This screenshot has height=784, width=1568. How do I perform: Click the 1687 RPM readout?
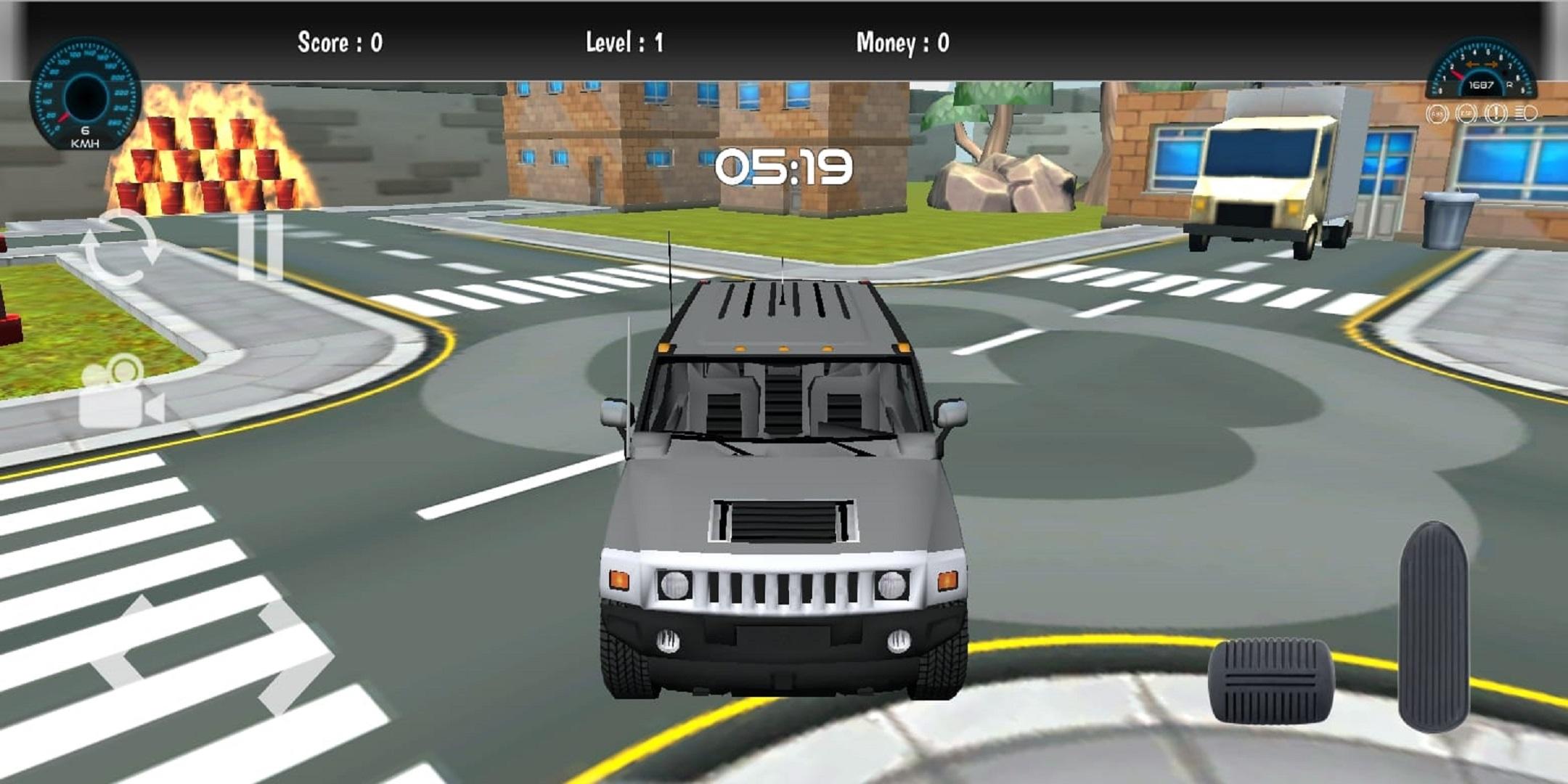1482,85
